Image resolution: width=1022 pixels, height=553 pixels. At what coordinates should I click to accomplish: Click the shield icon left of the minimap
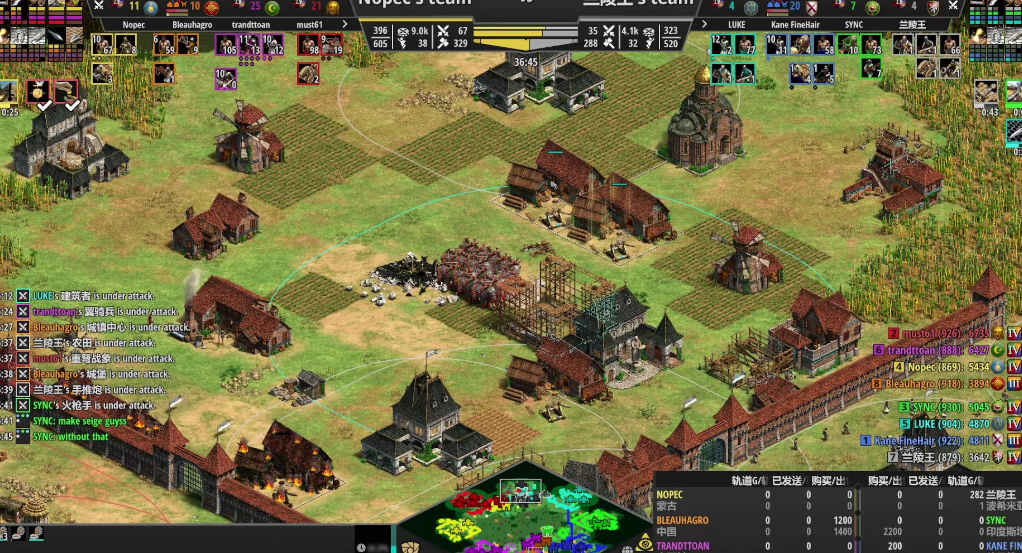click(411, 546)
